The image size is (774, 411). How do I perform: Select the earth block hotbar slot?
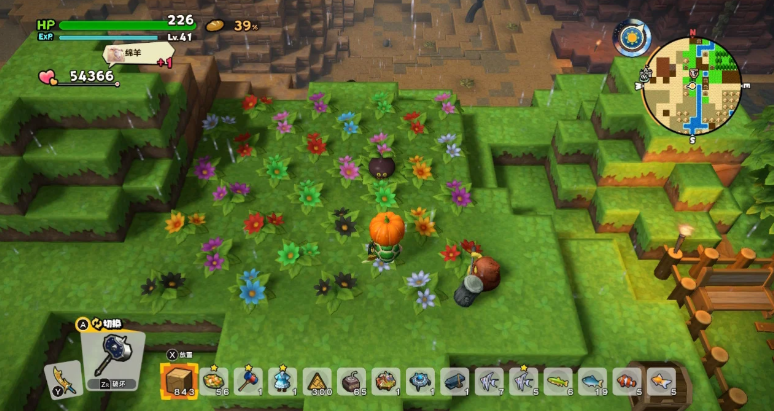coord(179,380)
